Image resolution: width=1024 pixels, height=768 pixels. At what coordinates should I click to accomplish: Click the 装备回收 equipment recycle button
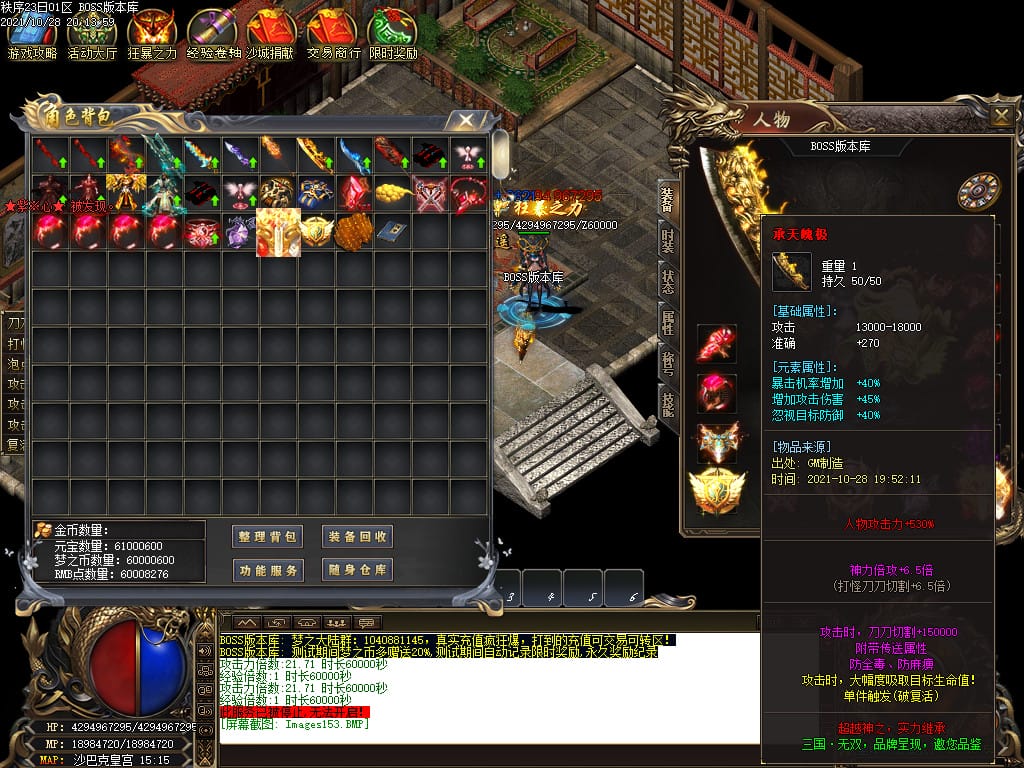pyautogui.click(x=357, y=536)
